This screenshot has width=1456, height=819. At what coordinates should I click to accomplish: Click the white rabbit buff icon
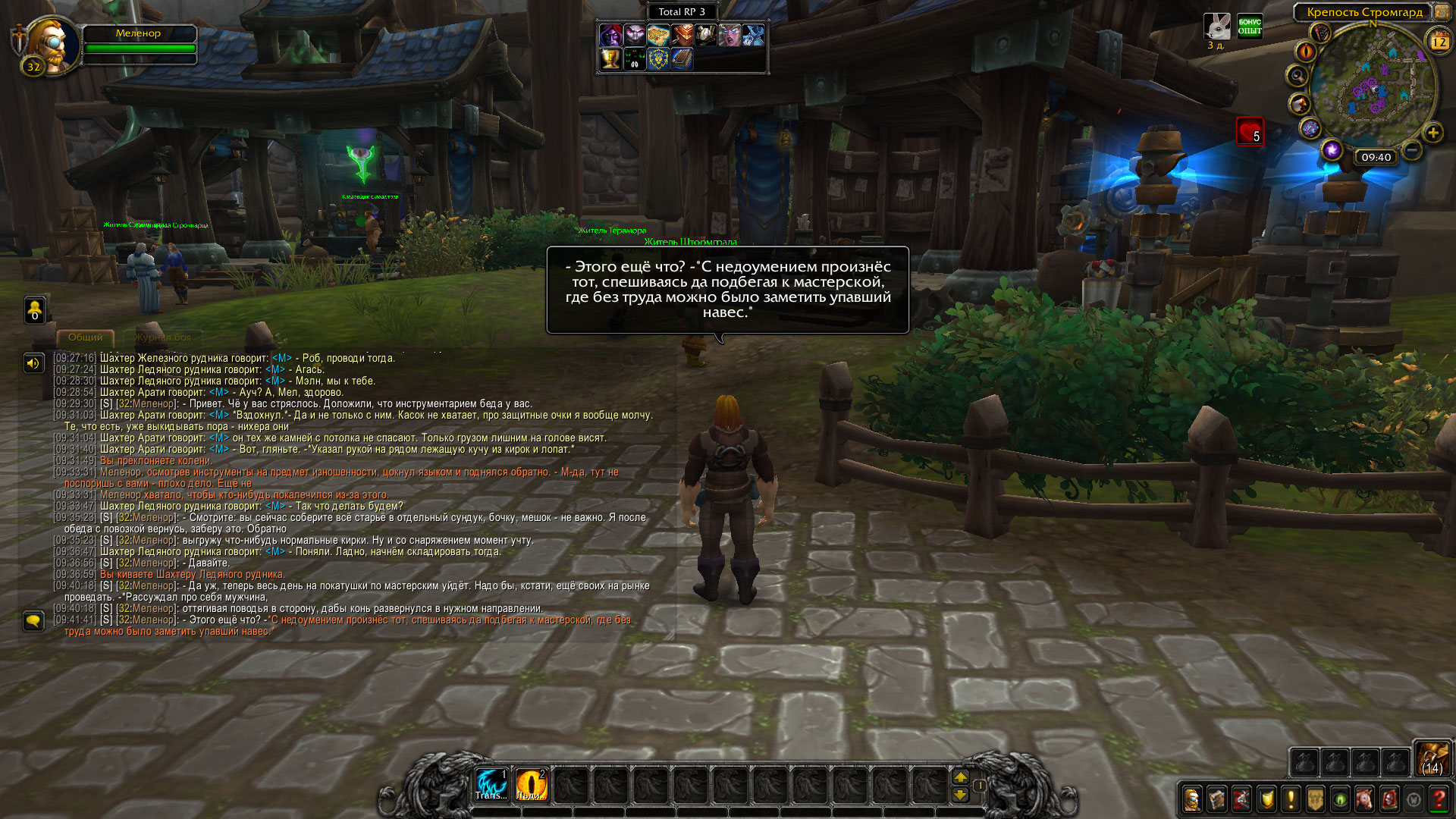pos(1216,27)
